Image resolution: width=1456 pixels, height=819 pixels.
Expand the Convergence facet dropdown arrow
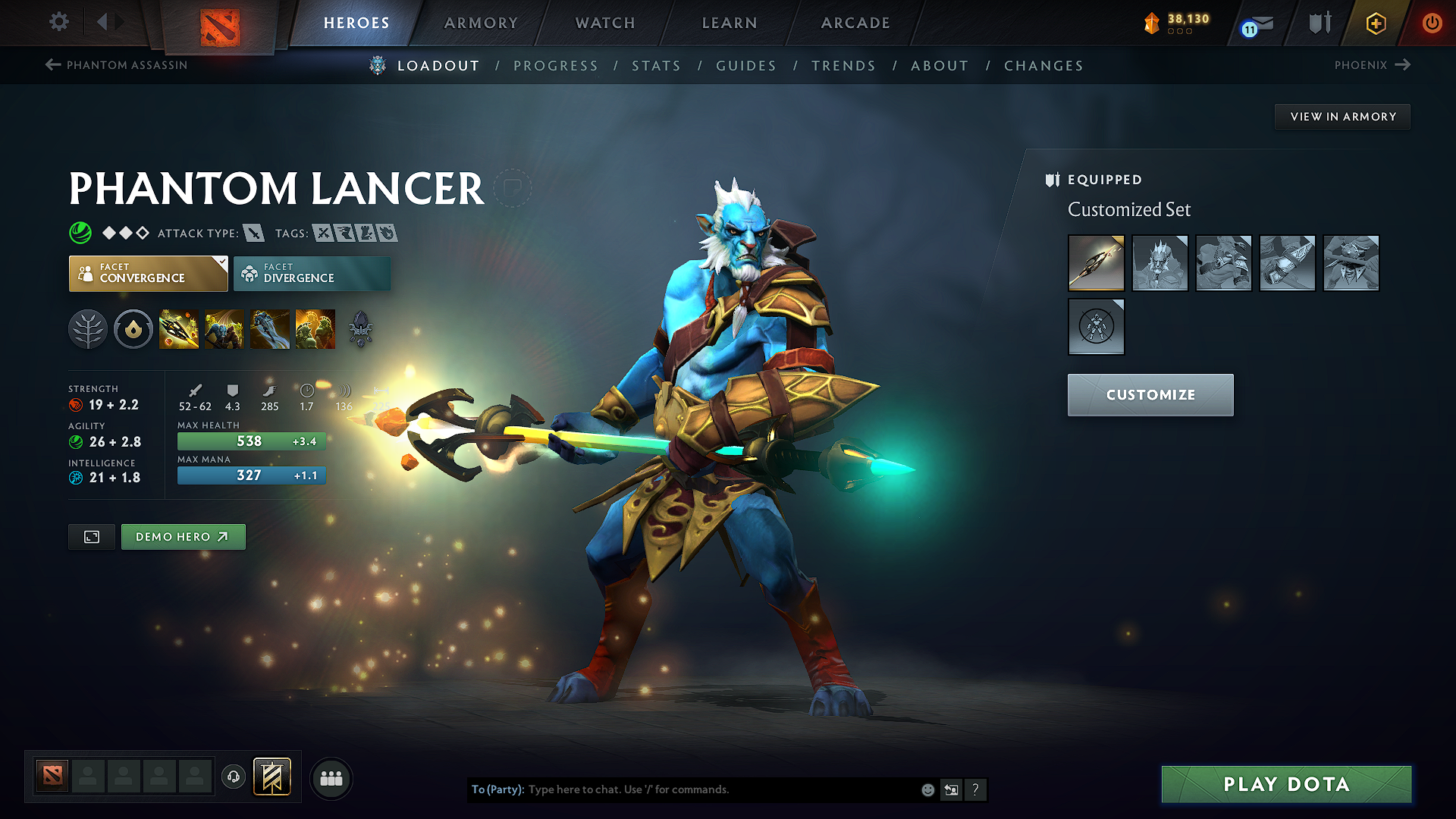coord(221,262)
